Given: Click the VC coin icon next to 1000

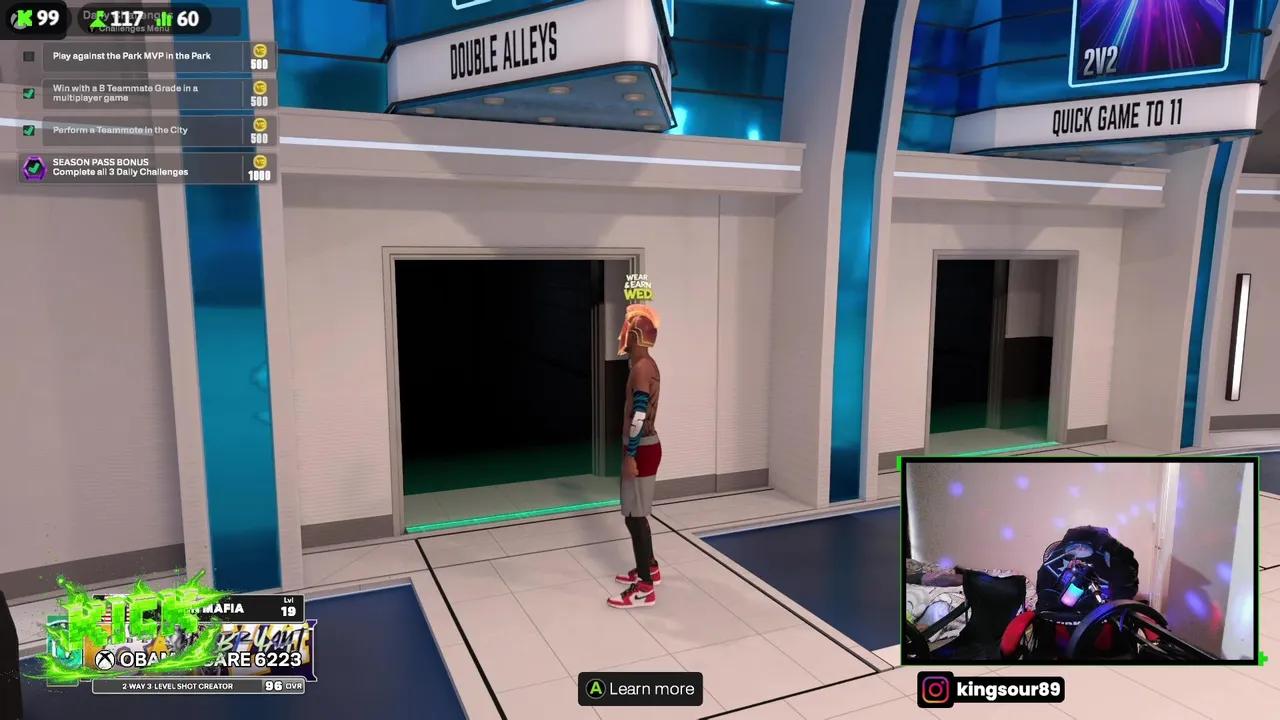Looking at the screenshot, I should click(259, 162).
